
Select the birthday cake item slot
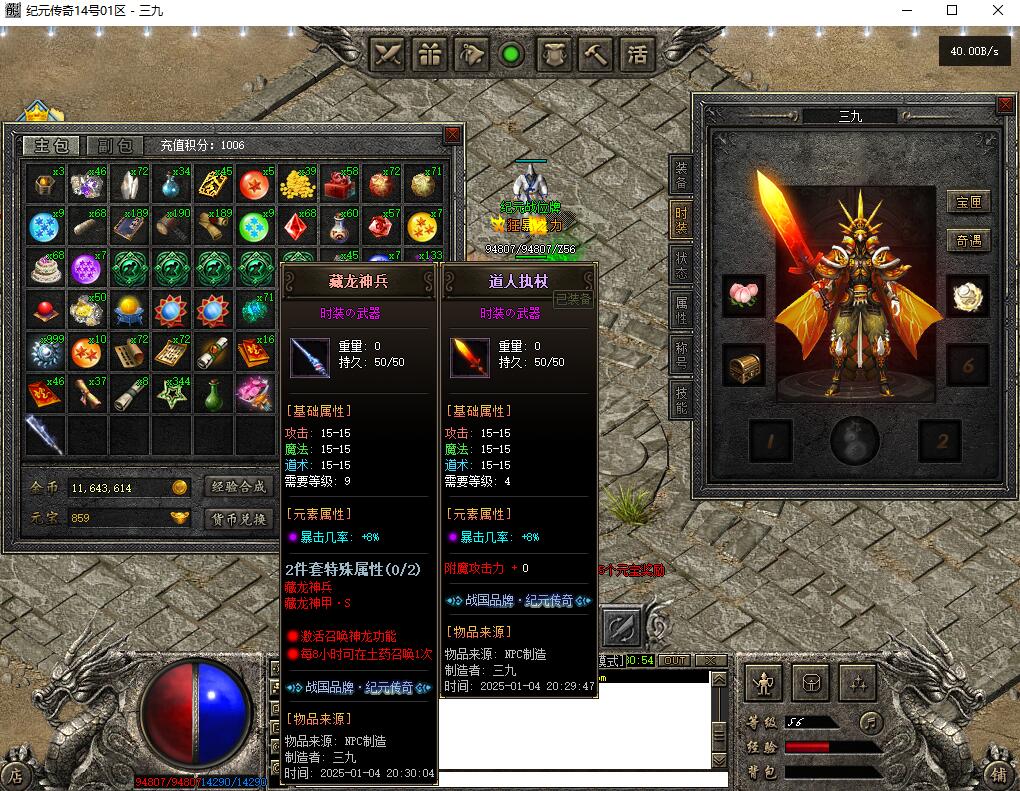coord(44,269)
